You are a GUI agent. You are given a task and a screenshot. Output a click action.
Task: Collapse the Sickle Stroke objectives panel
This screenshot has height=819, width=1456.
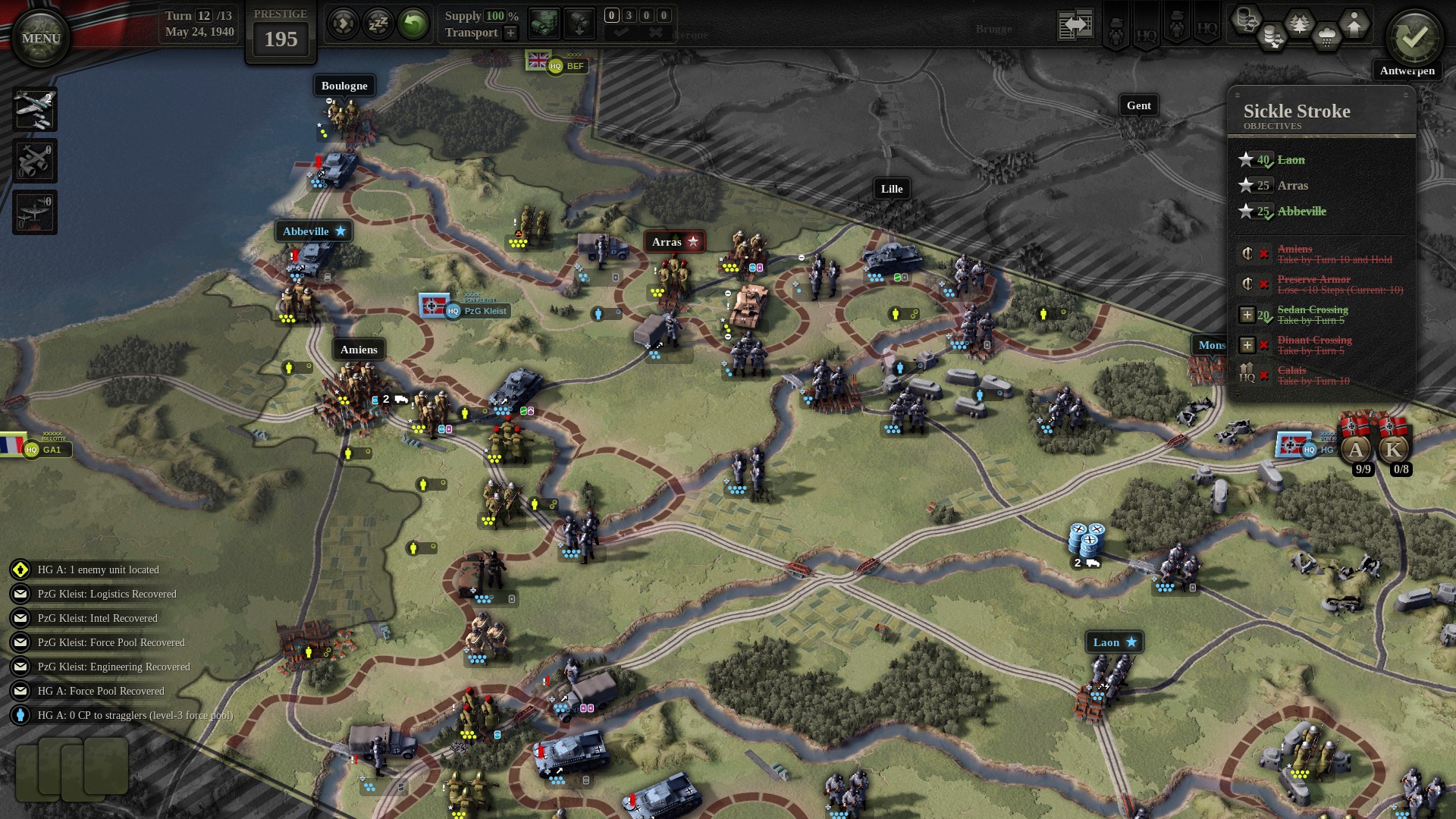click(1319, 111)
